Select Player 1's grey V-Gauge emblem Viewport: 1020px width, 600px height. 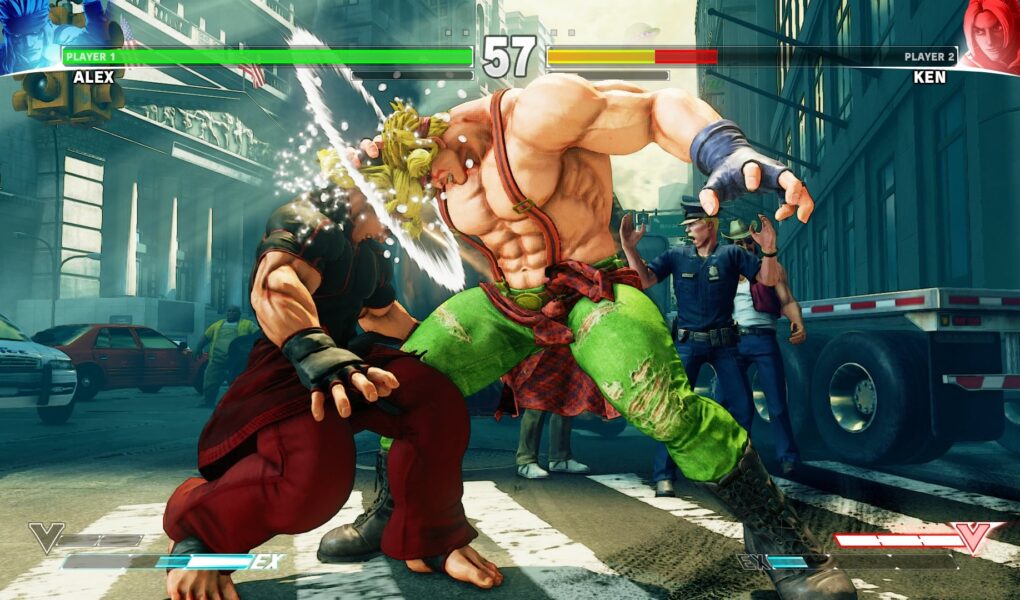point(46,537)
